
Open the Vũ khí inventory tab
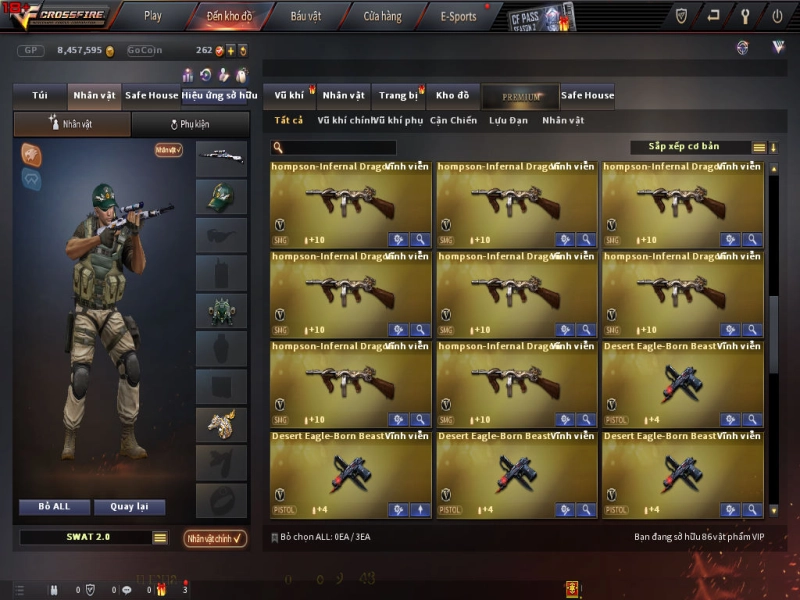(x=289, y=96)
